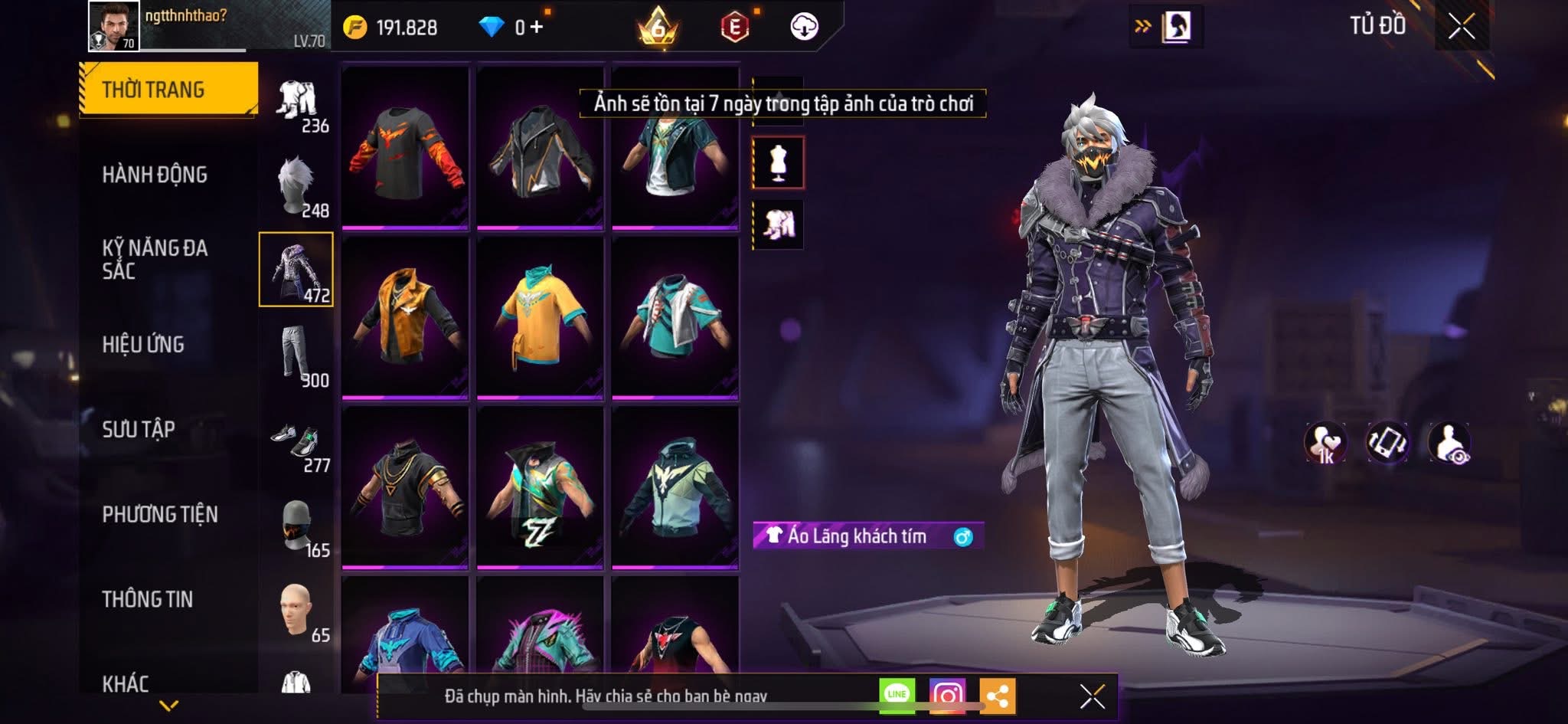The width and height of the screenshot is (1568, 724).
Task: Show the Thông Tin section
Action: pyautogui.click(x=148, y=599)
